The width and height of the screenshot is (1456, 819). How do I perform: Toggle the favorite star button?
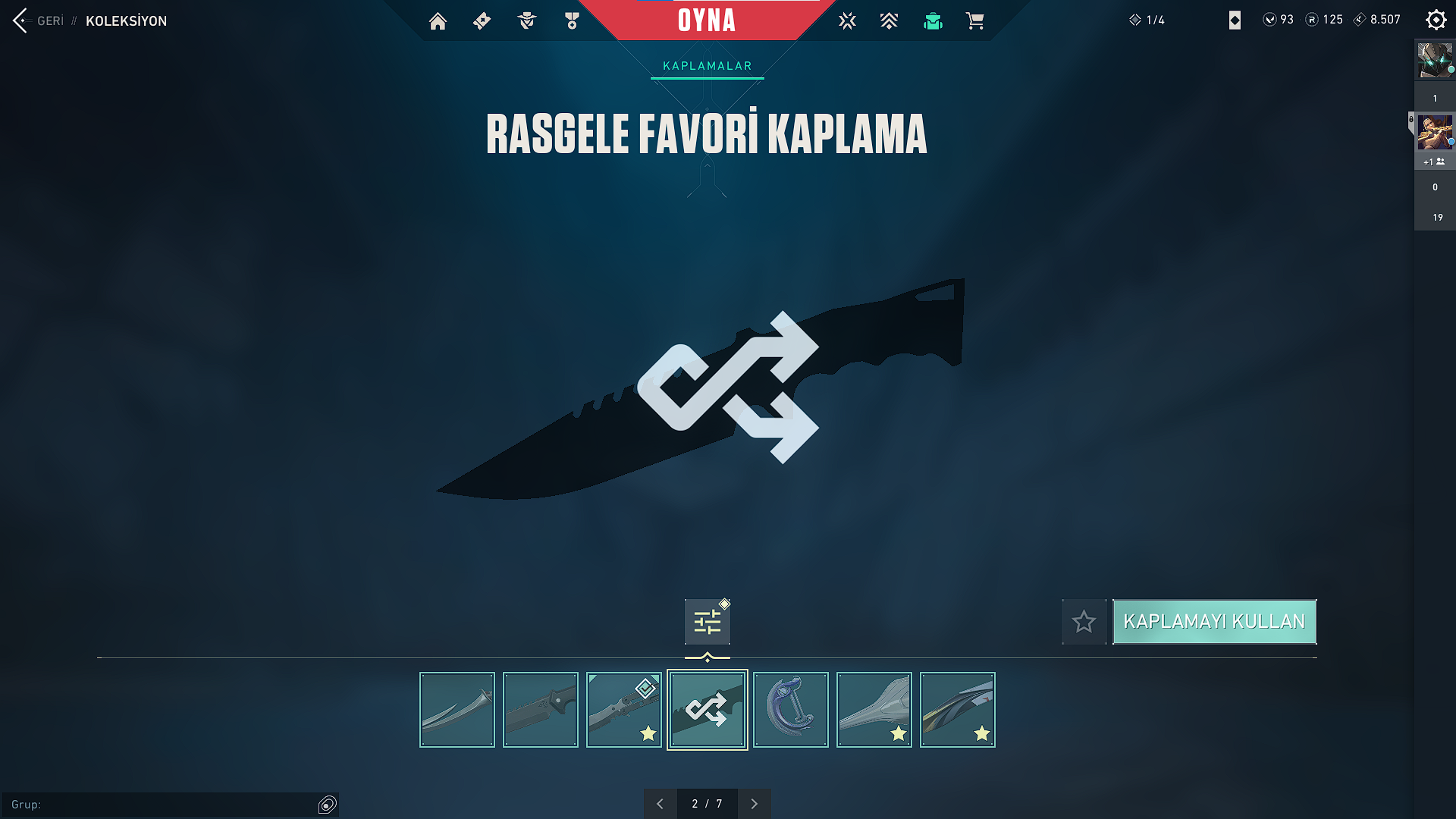[x=1084, y=622]
